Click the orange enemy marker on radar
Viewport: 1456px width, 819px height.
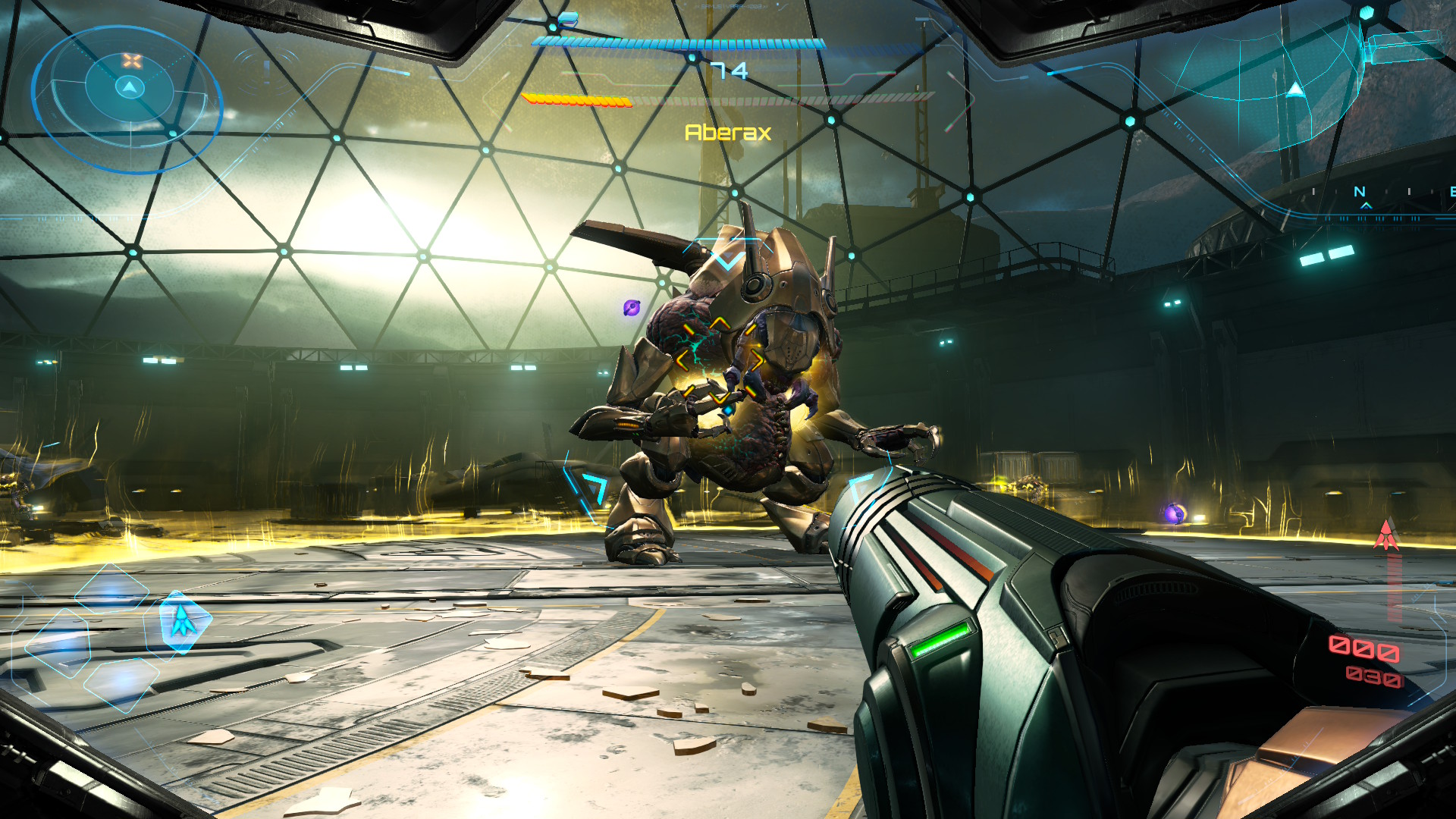coord(133,61)
